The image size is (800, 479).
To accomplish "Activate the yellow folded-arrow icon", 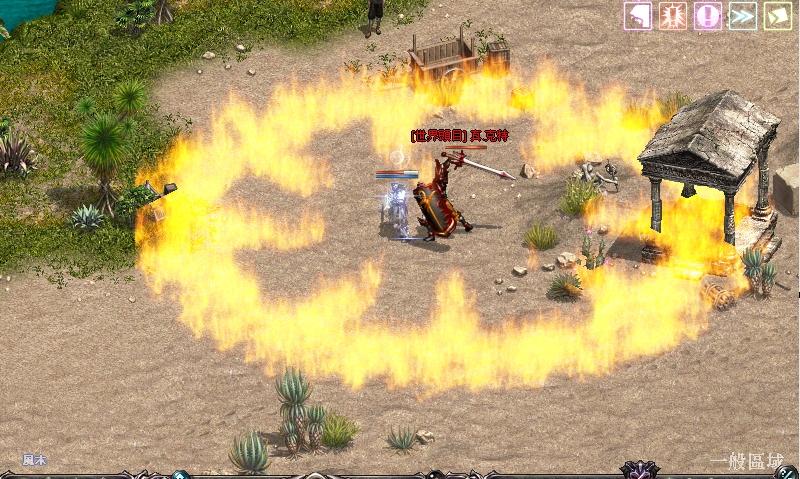I will point(777,16).
